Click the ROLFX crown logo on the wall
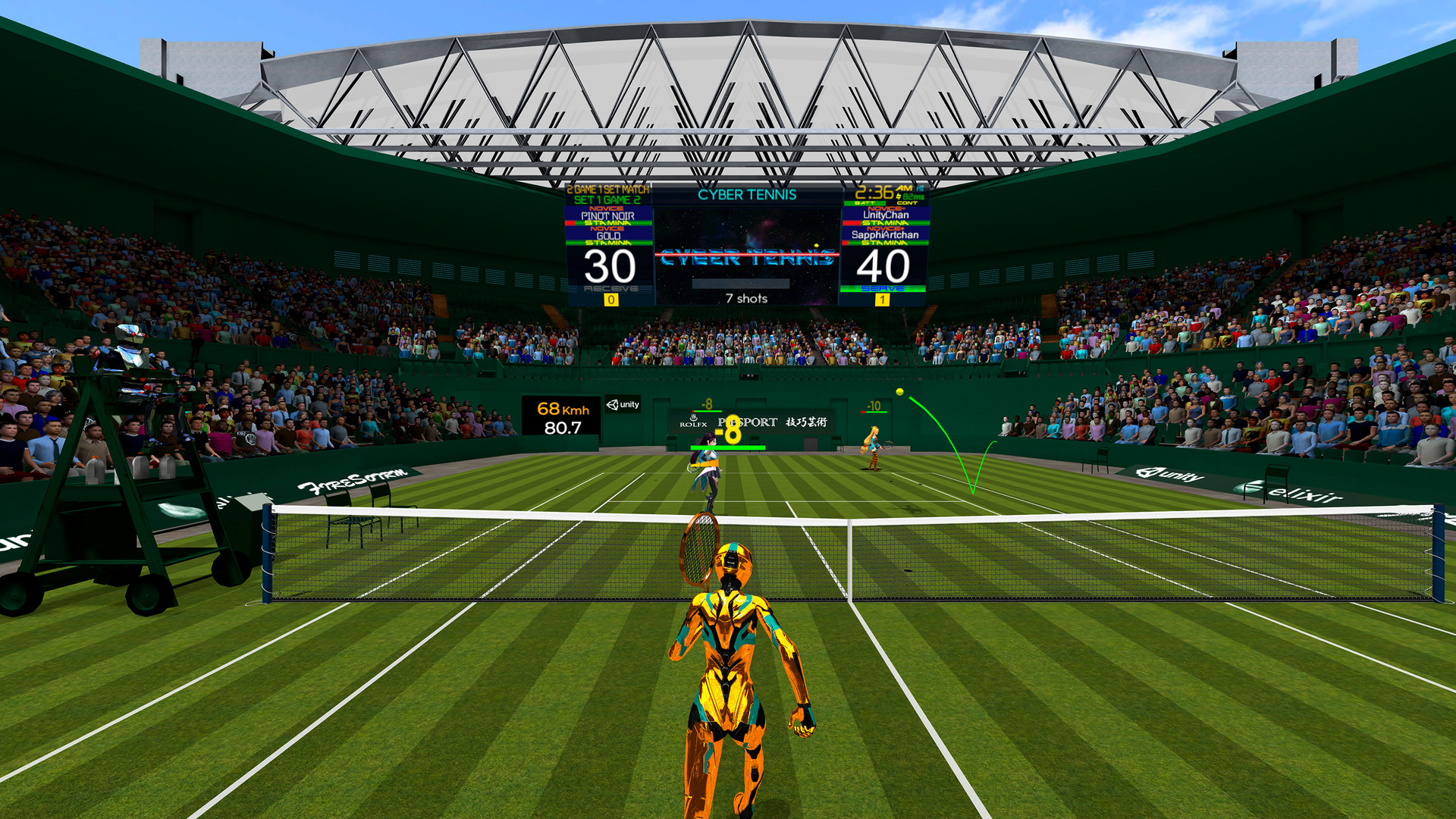The height and width of the screenshot is (819, 1456). [694, 419]
